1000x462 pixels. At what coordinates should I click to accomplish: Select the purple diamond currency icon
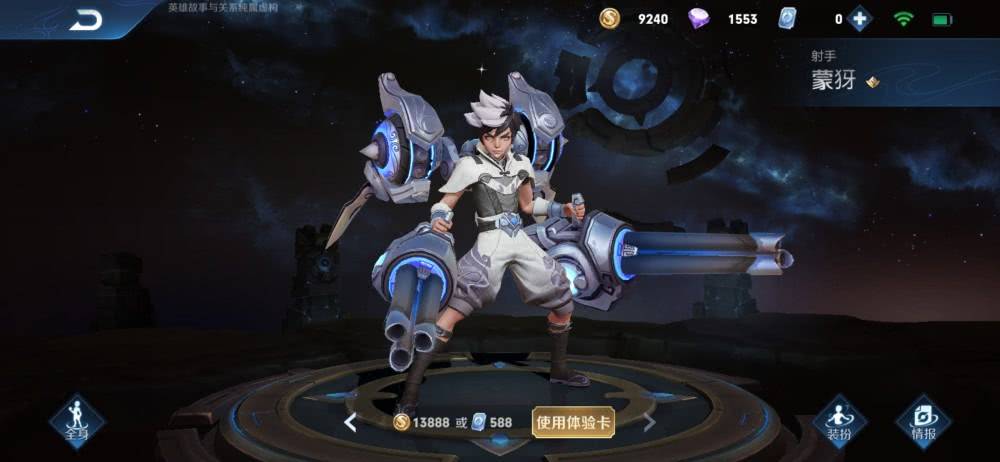700,19
